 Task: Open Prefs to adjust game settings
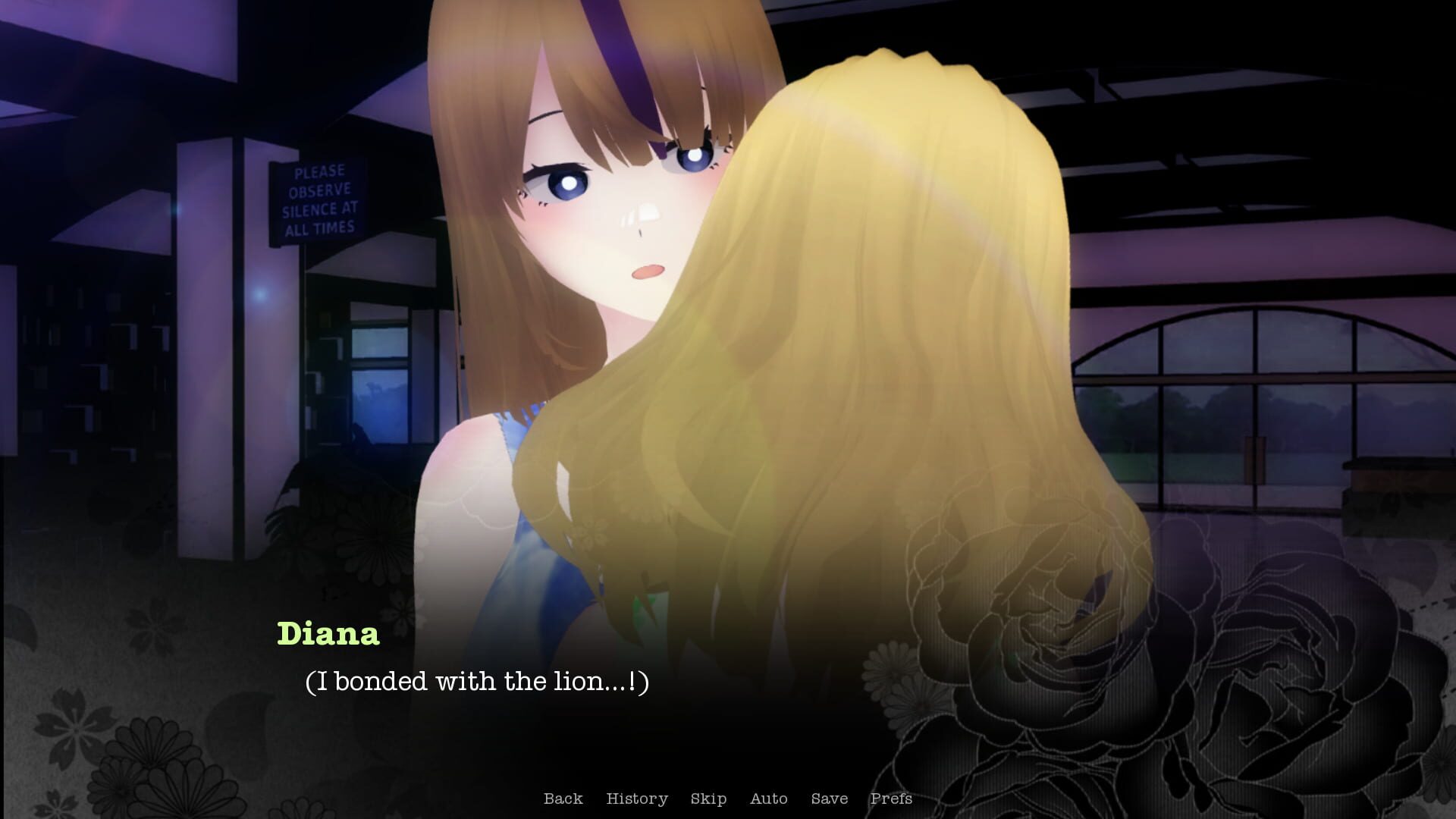pyautogui.click(x=891, y=799)
